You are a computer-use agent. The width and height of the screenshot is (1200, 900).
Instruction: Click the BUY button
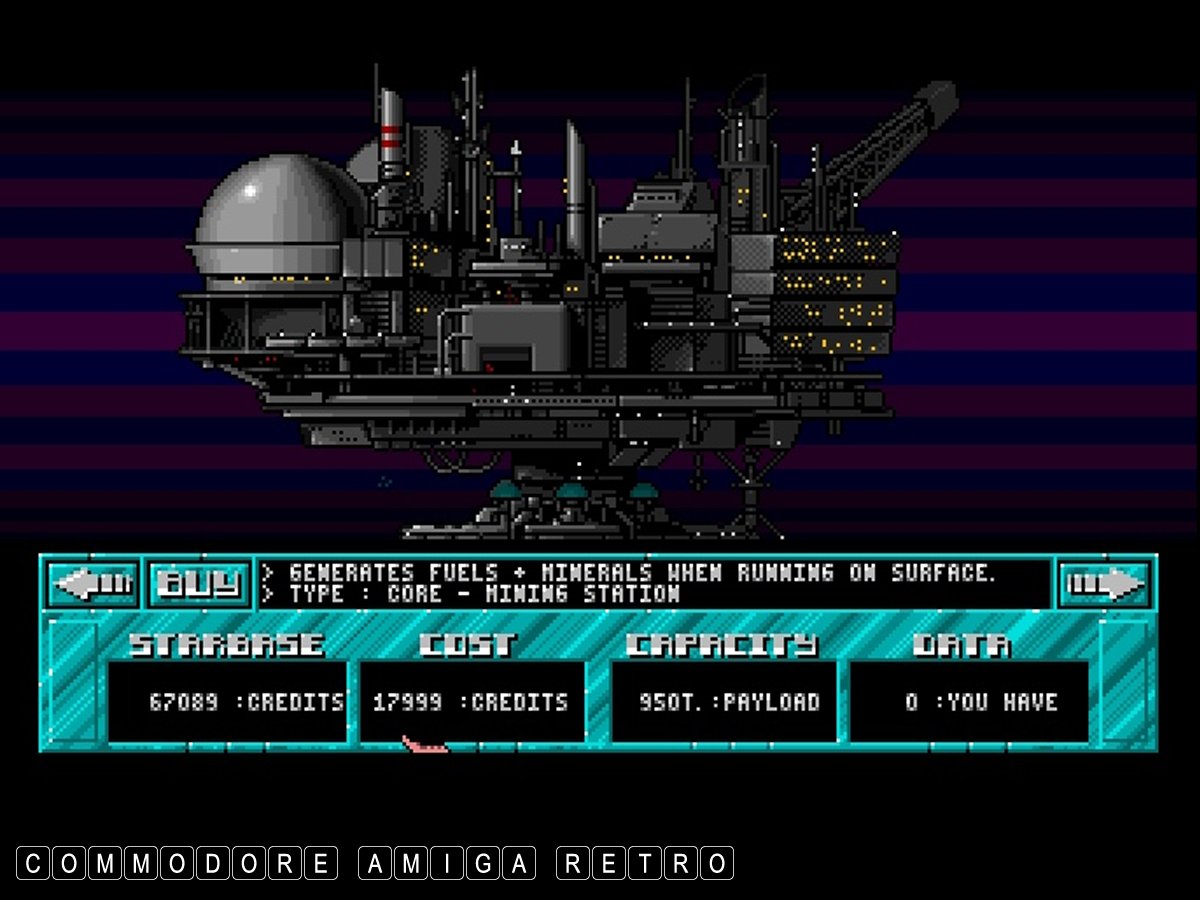click(200, 583)
